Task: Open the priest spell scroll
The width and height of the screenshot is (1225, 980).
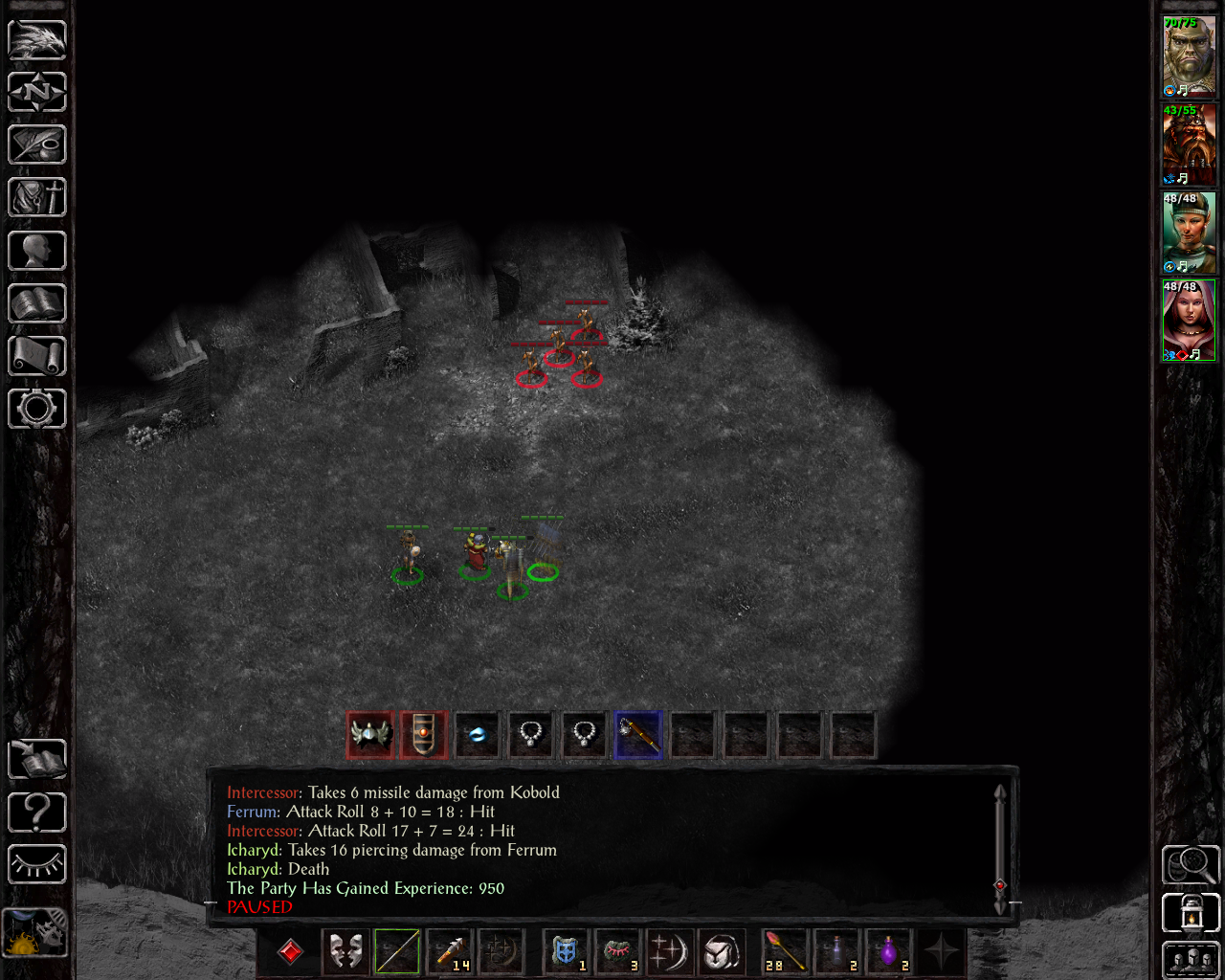Action: tap(36, 356)
